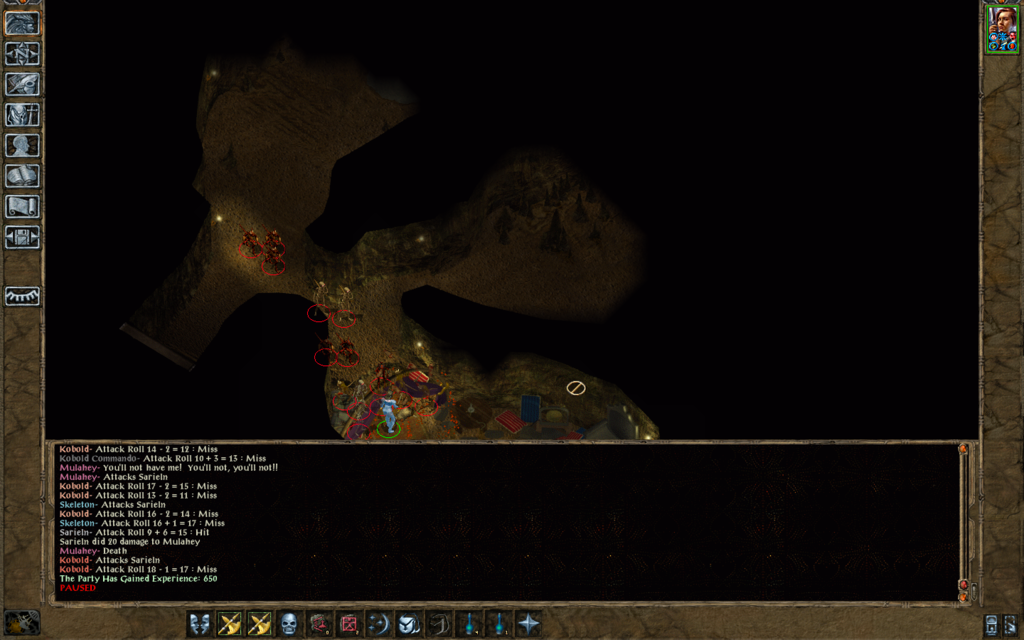The height and width of the screenshot is (640, 1024).
Task: Open the options floppy disk menu
Action: click(x=22, y=237)
